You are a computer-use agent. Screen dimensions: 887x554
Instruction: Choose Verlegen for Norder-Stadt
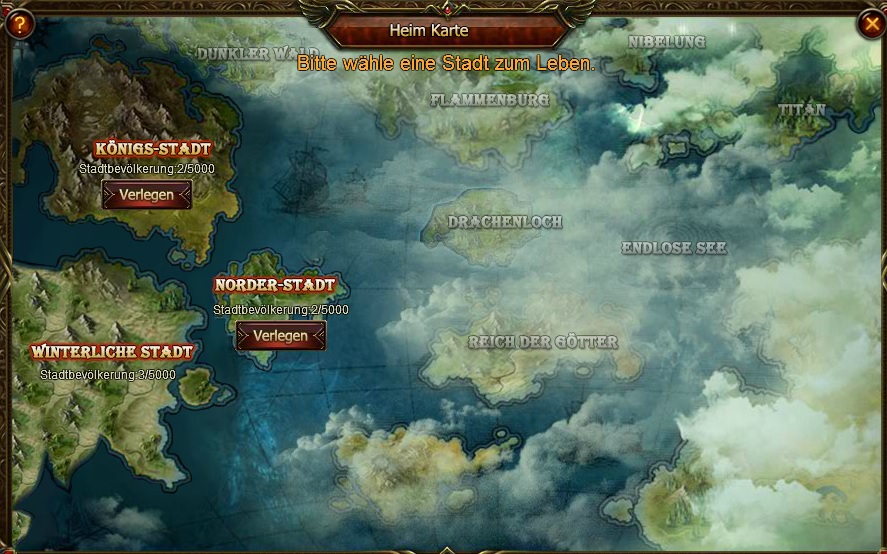[x=281, y=336]
